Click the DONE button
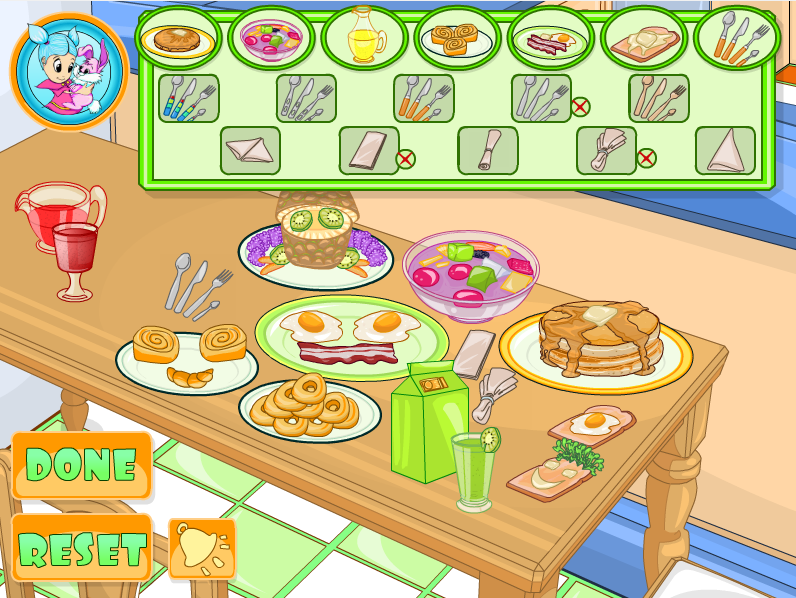The height and width of the screenshot is (598, 796). (81, 465)
